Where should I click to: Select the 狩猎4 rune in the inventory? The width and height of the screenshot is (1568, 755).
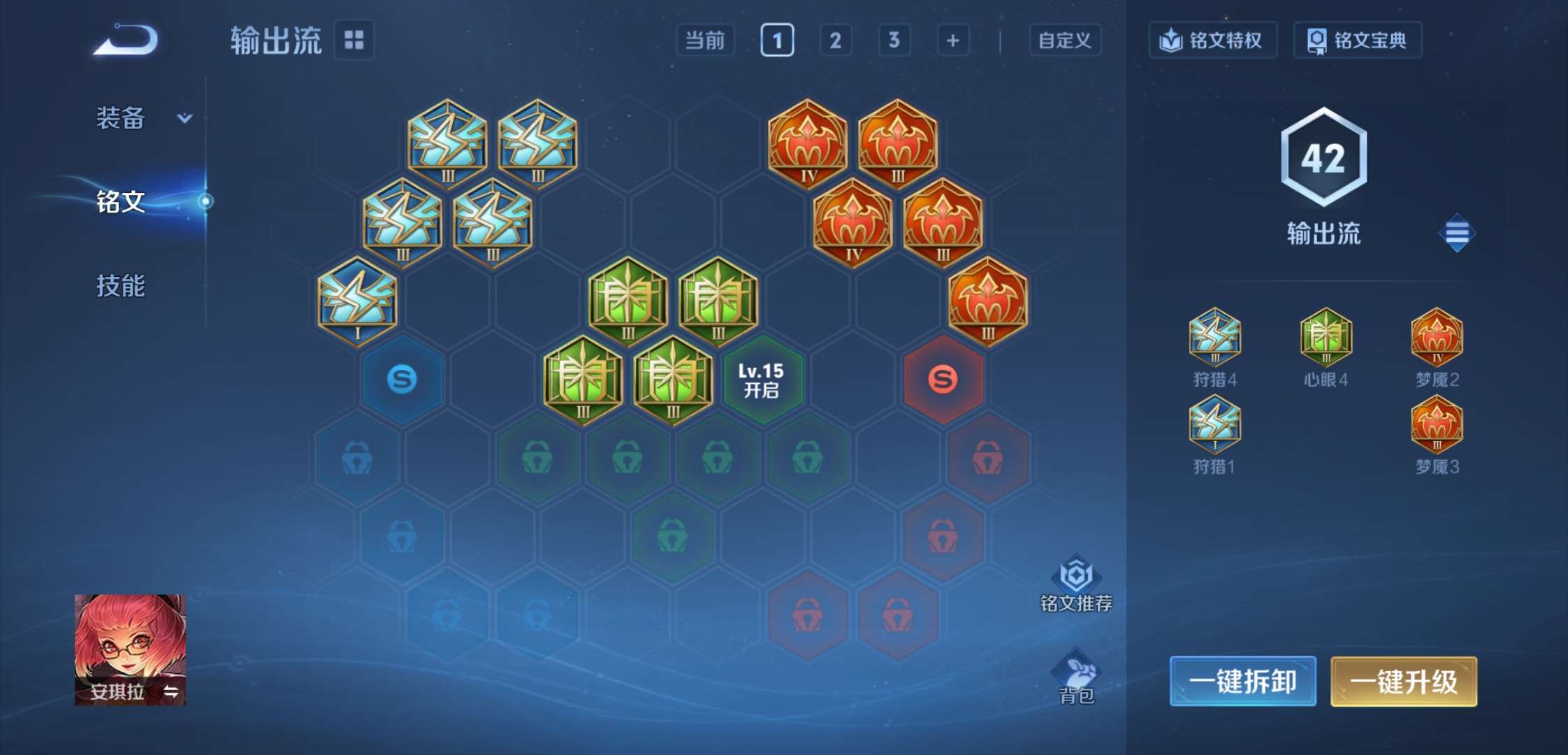[x=1214, y=340]
